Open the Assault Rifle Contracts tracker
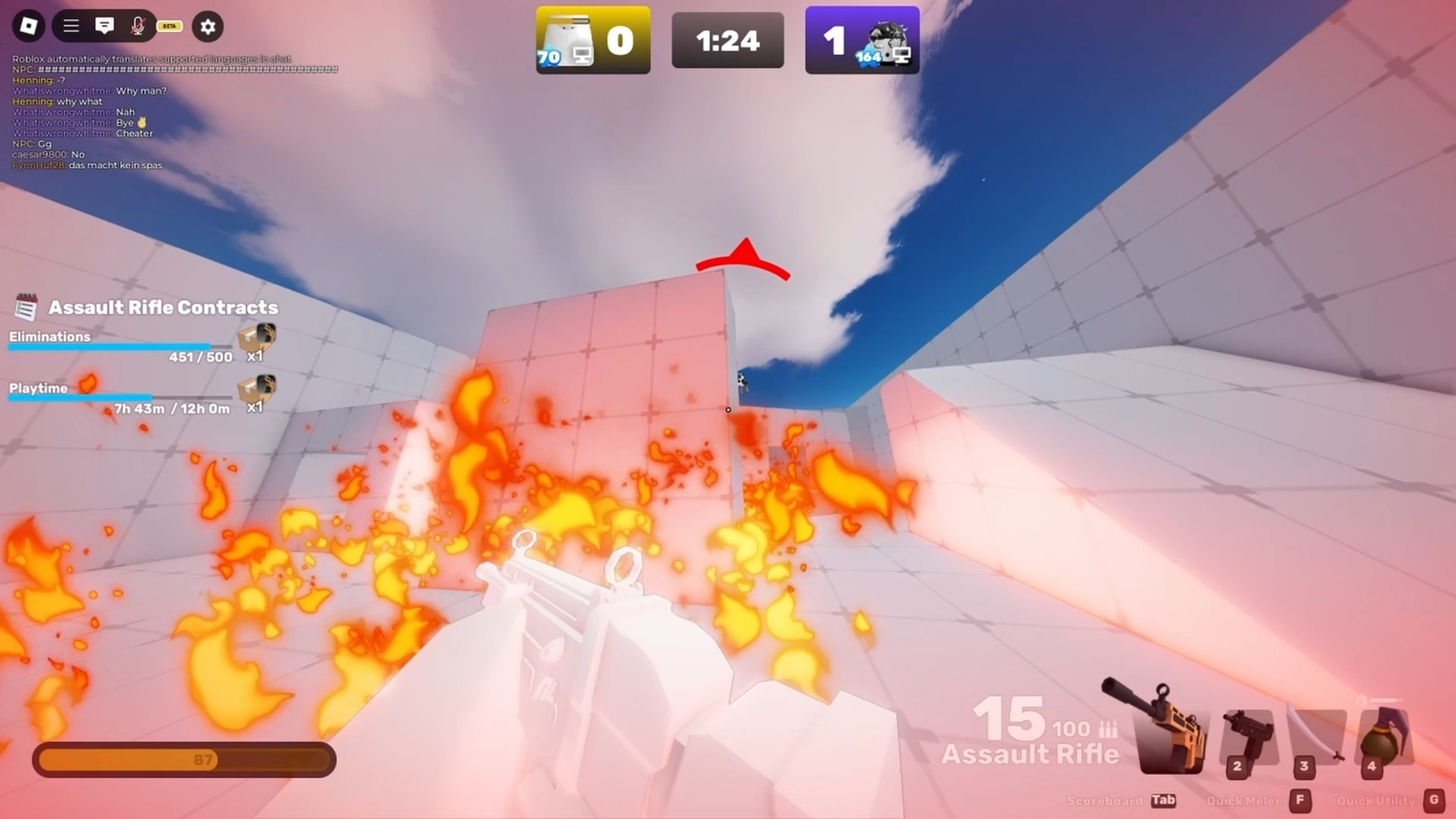Viewport: 1456px width, 819px height. coord(162,307)
